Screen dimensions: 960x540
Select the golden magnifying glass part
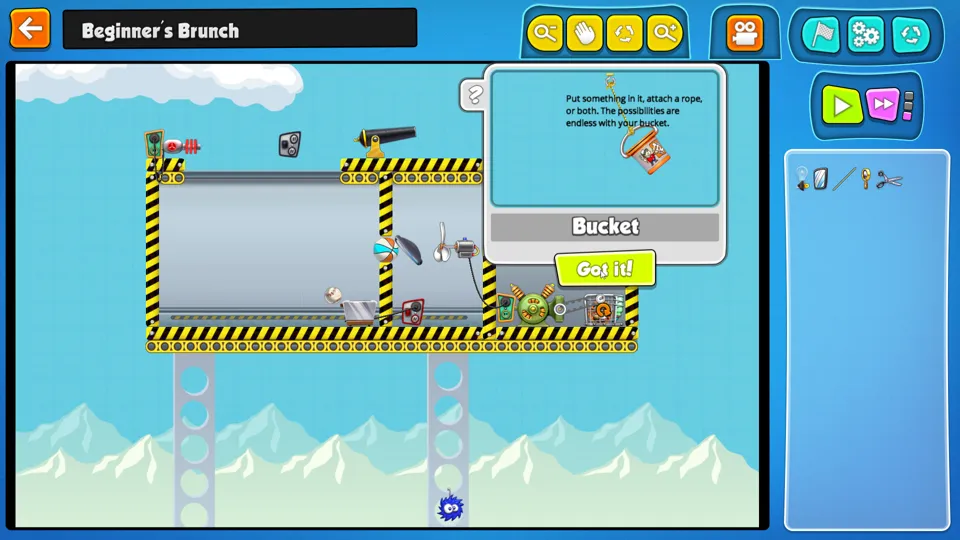[866, 179]
